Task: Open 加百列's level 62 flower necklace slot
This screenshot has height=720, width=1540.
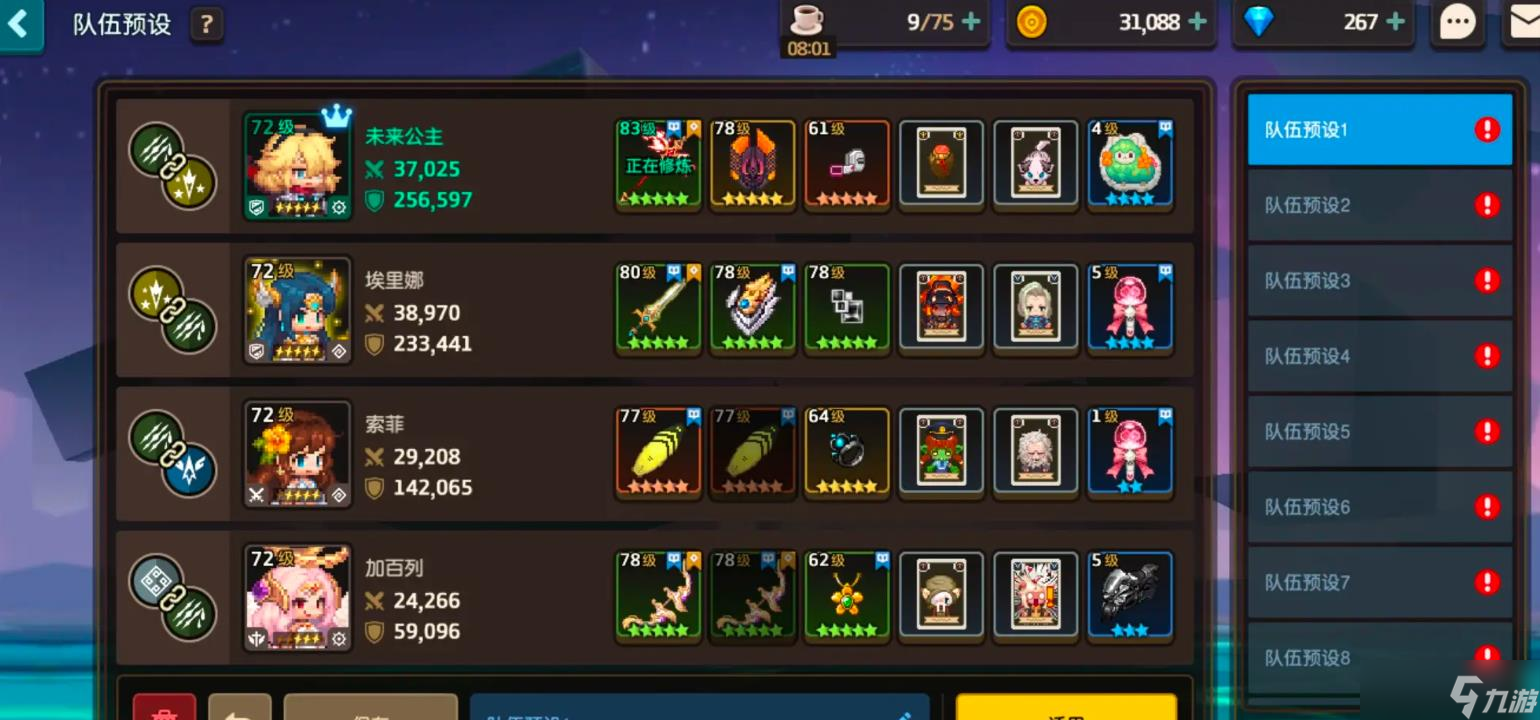Action: pos(847,596)
